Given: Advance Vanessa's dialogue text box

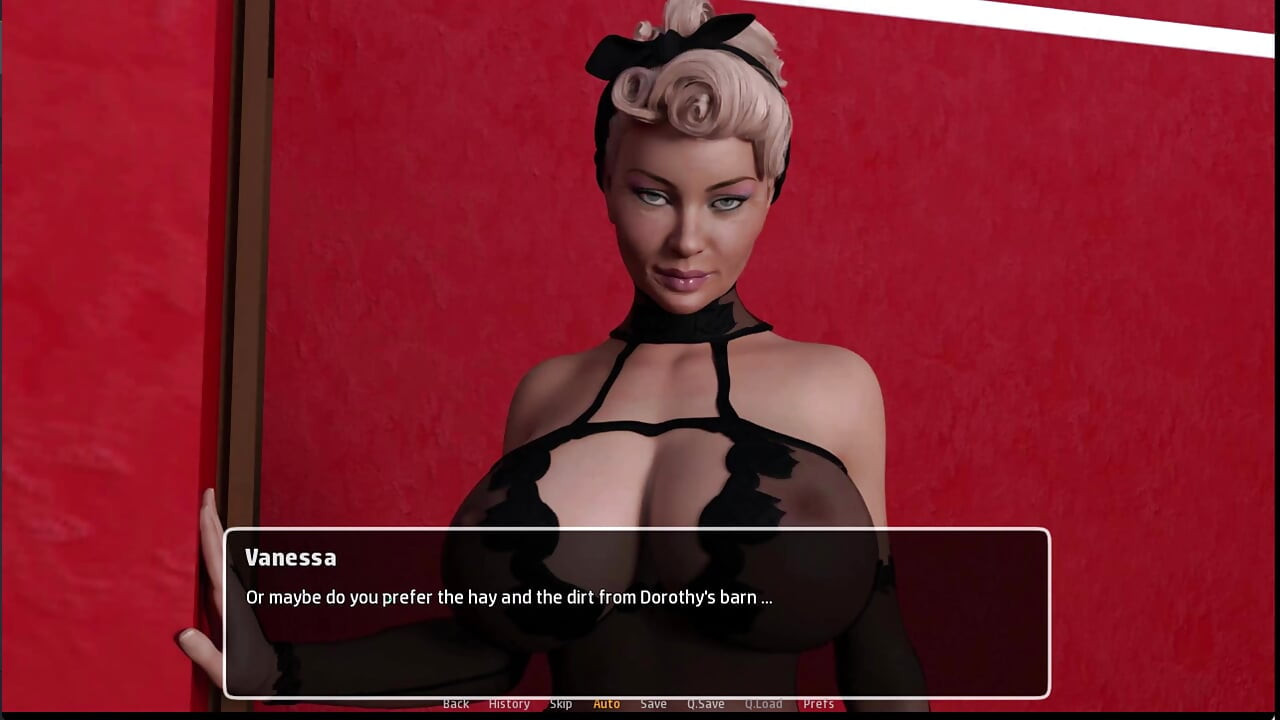Looking at the screenshot, I should click(x=636, y=612).
